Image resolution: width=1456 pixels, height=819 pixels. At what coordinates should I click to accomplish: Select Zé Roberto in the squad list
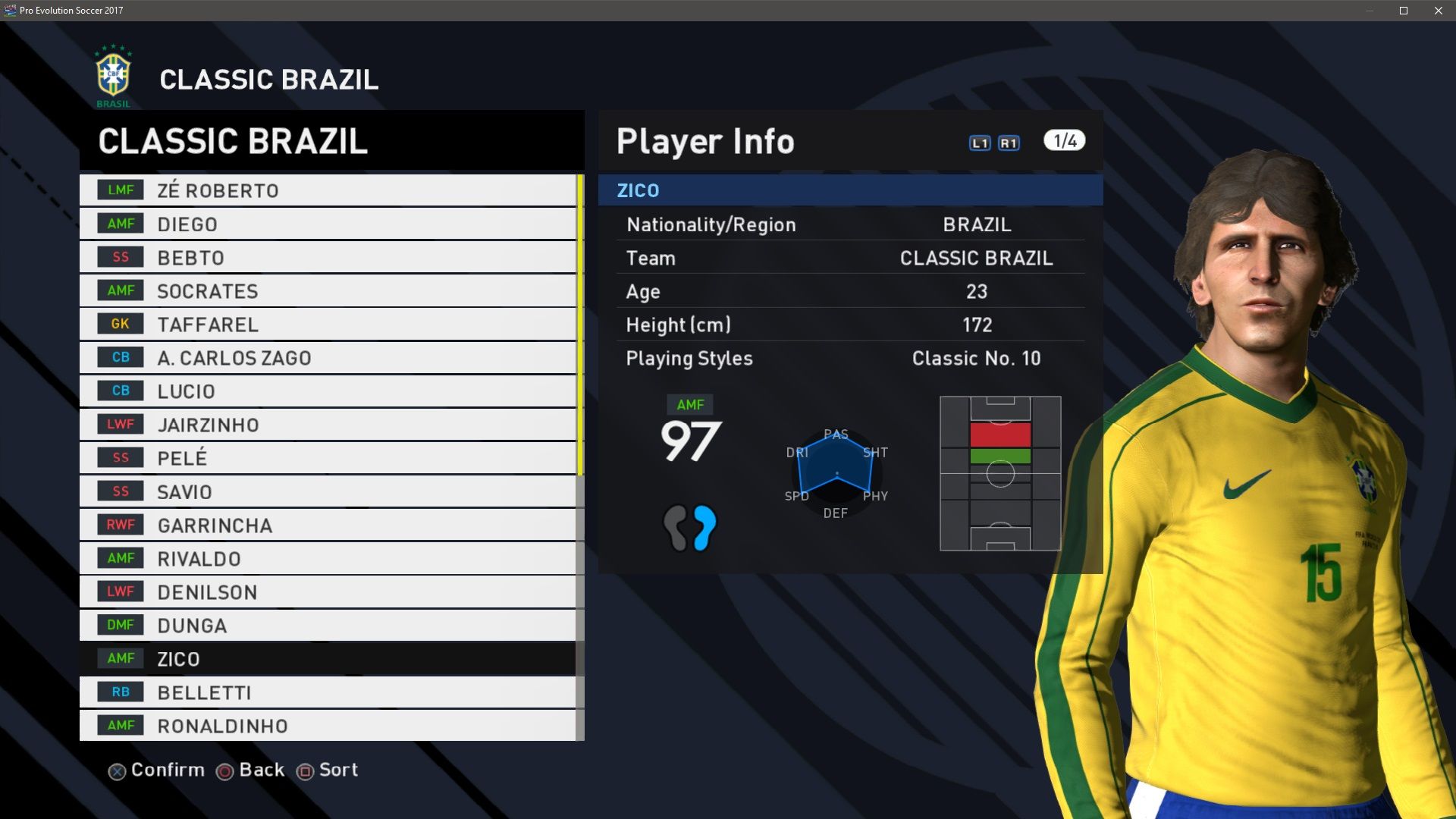pos(328,190)
